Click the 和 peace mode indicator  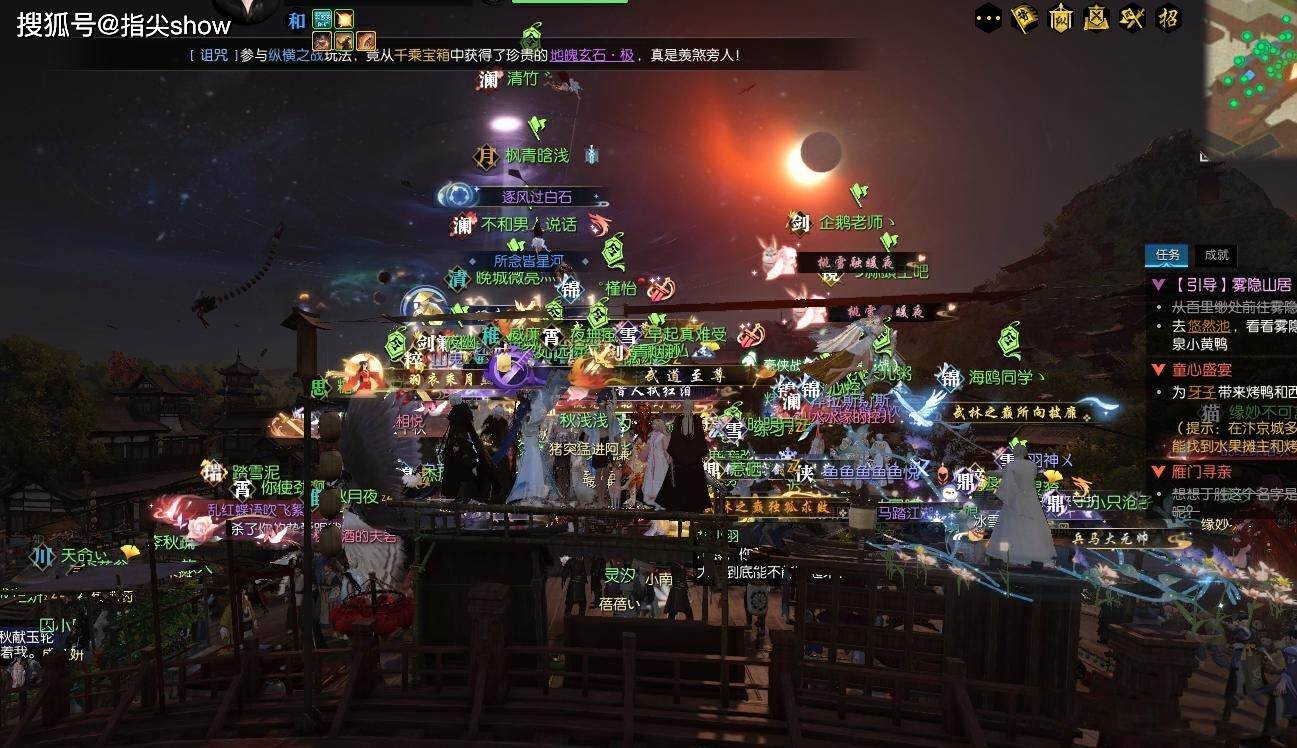coord(297,20)
